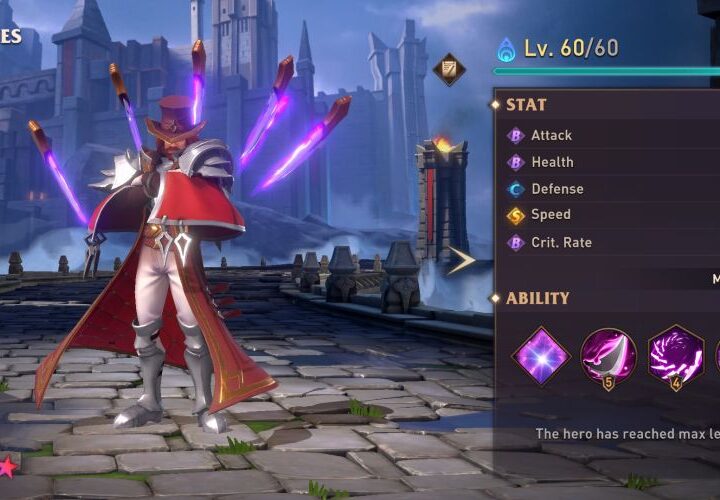
Task: Select the diamond-shaped purple starburst ability
Action: 541,355
